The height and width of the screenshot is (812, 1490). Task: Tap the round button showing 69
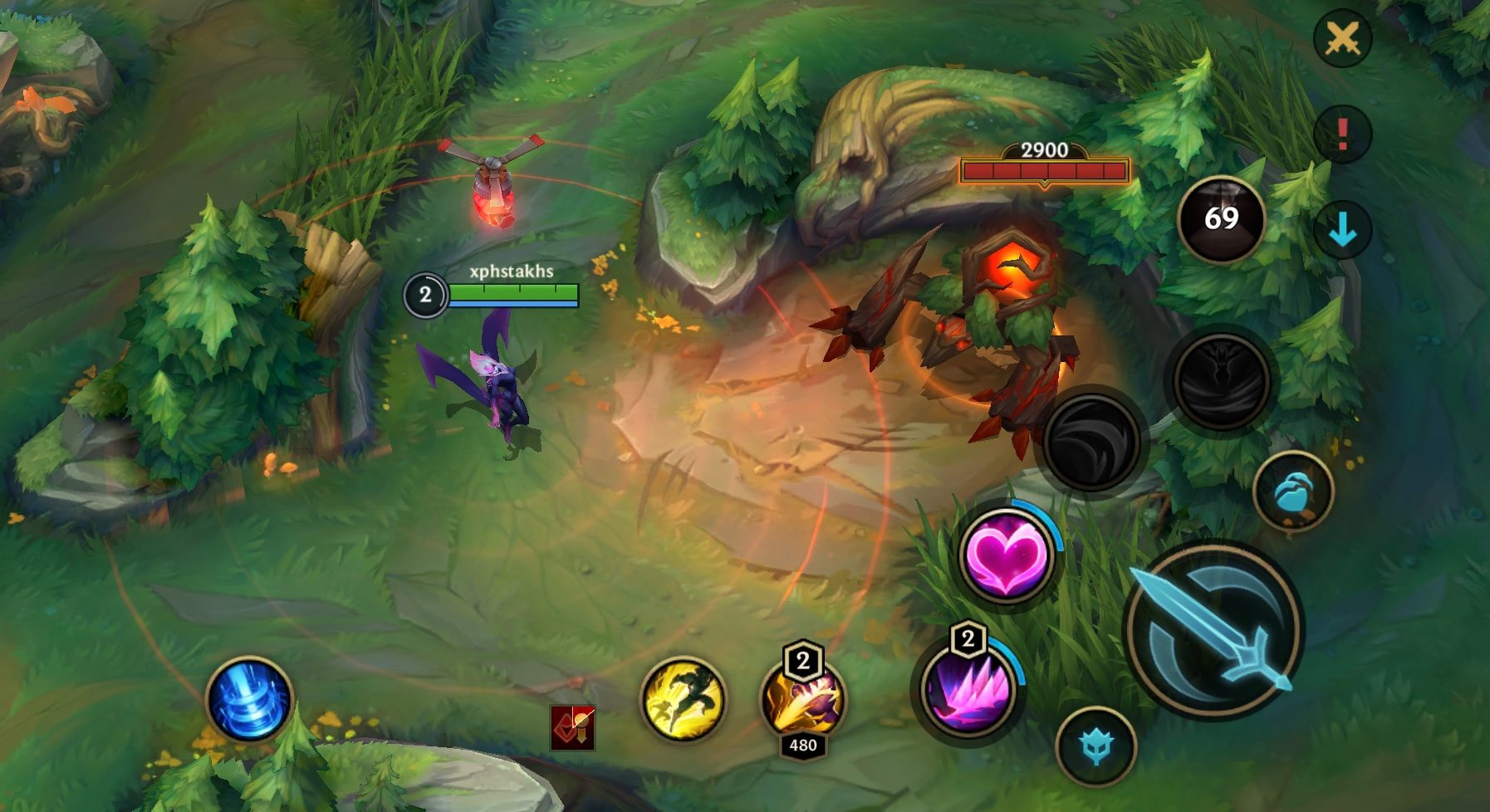[x=1221, y=218]
